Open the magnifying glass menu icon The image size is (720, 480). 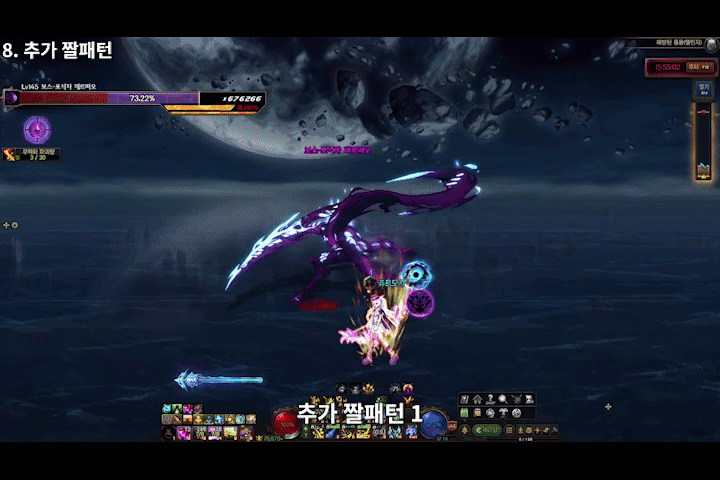501,400
